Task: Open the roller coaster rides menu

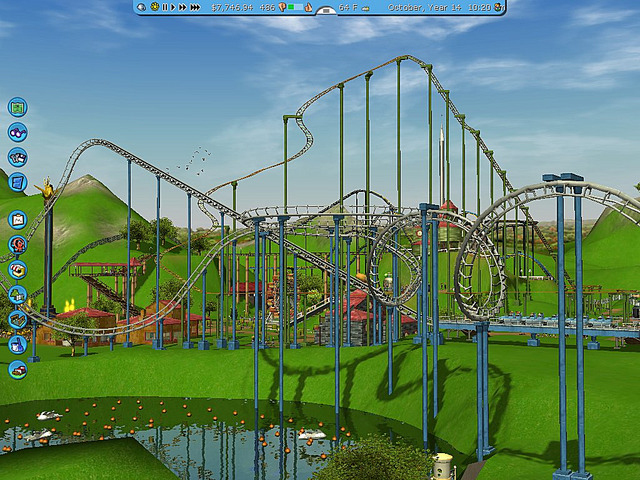Action: (x=17, y=244)
